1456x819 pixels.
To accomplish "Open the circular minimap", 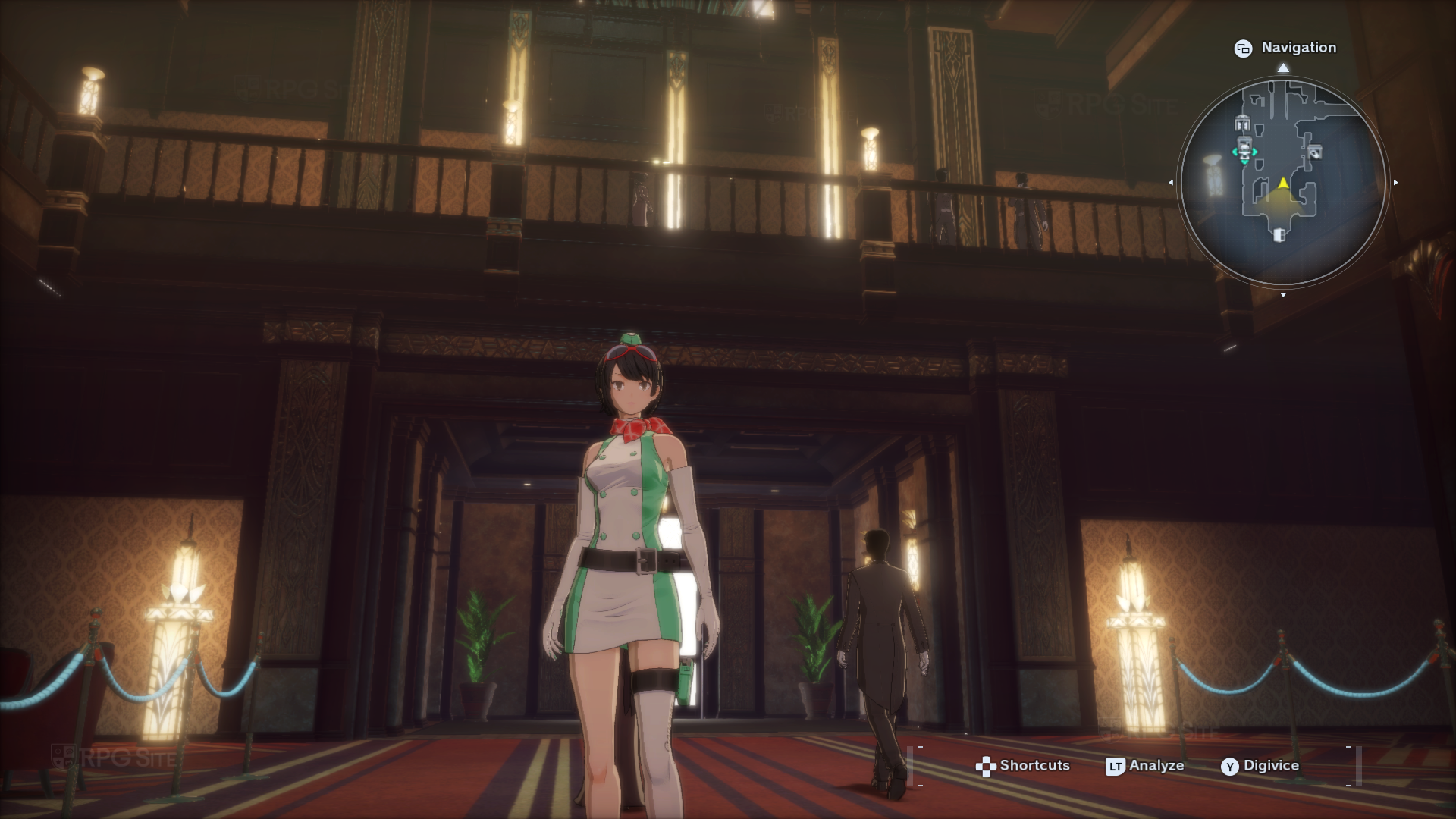I will [x=1282, y=182].
